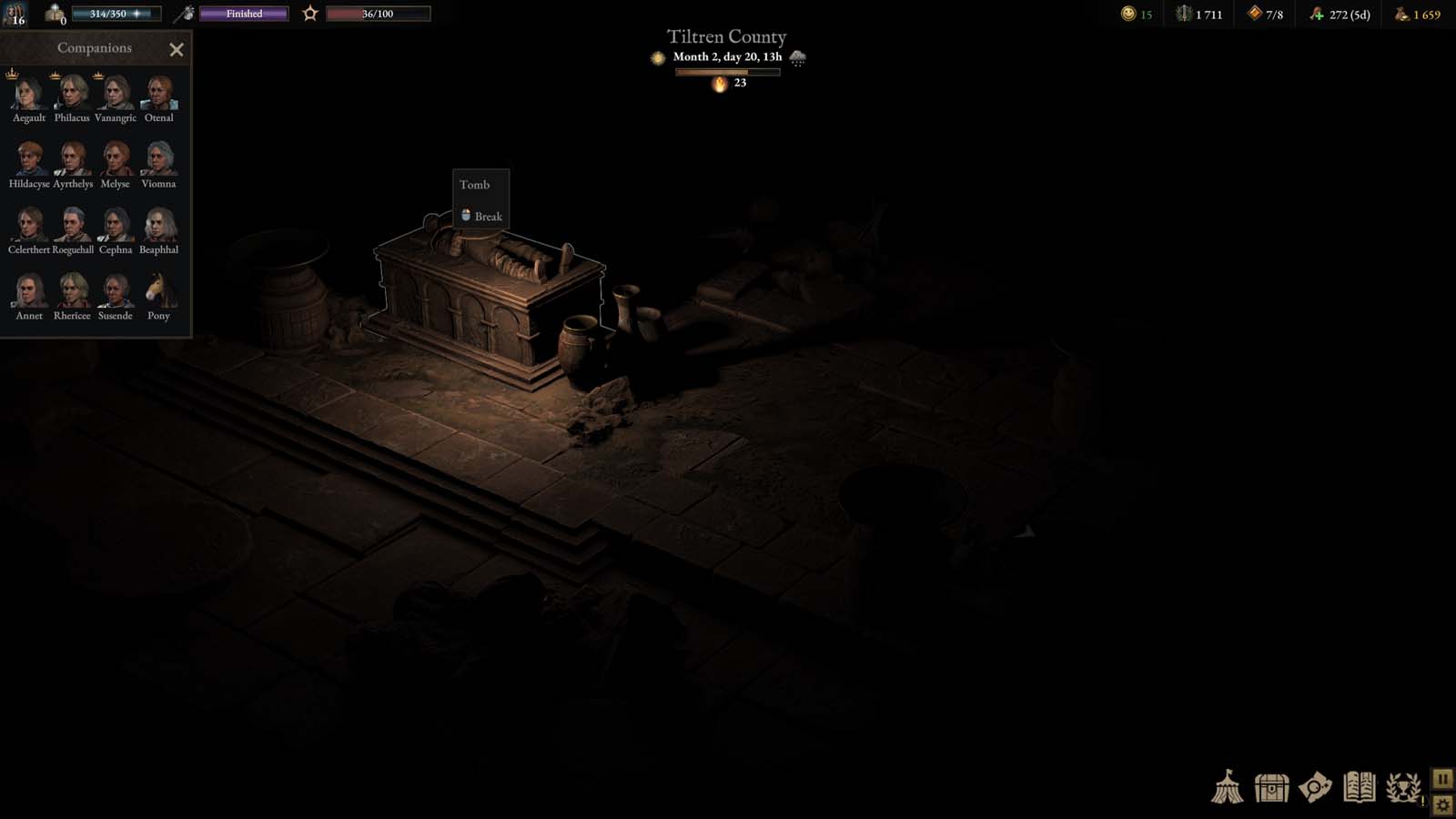Click the Finished profession bar
The height and width of the screenshot is (819, 1456).
[242, 14]
